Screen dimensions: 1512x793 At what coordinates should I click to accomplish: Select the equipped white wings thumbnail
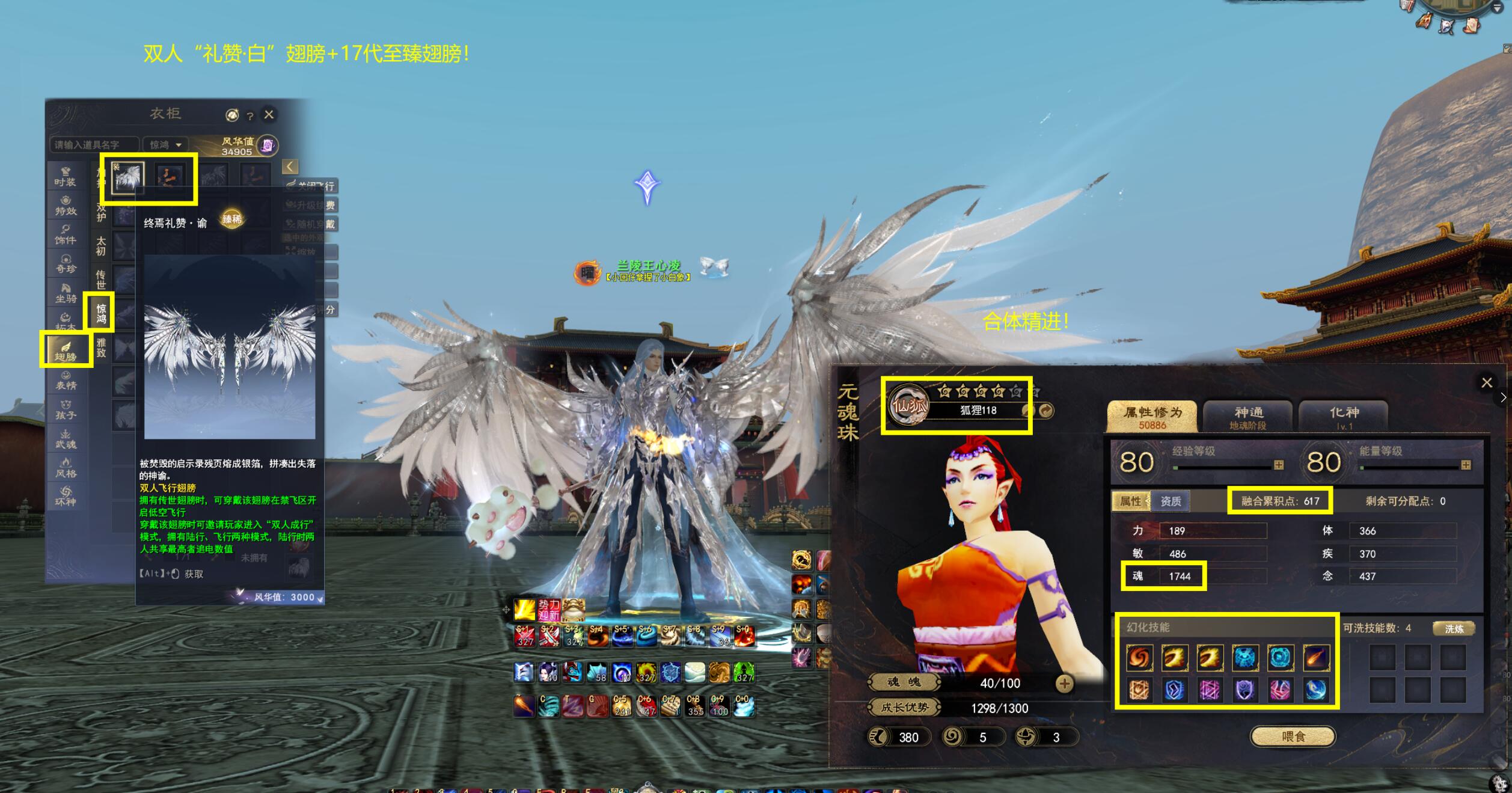128,177
